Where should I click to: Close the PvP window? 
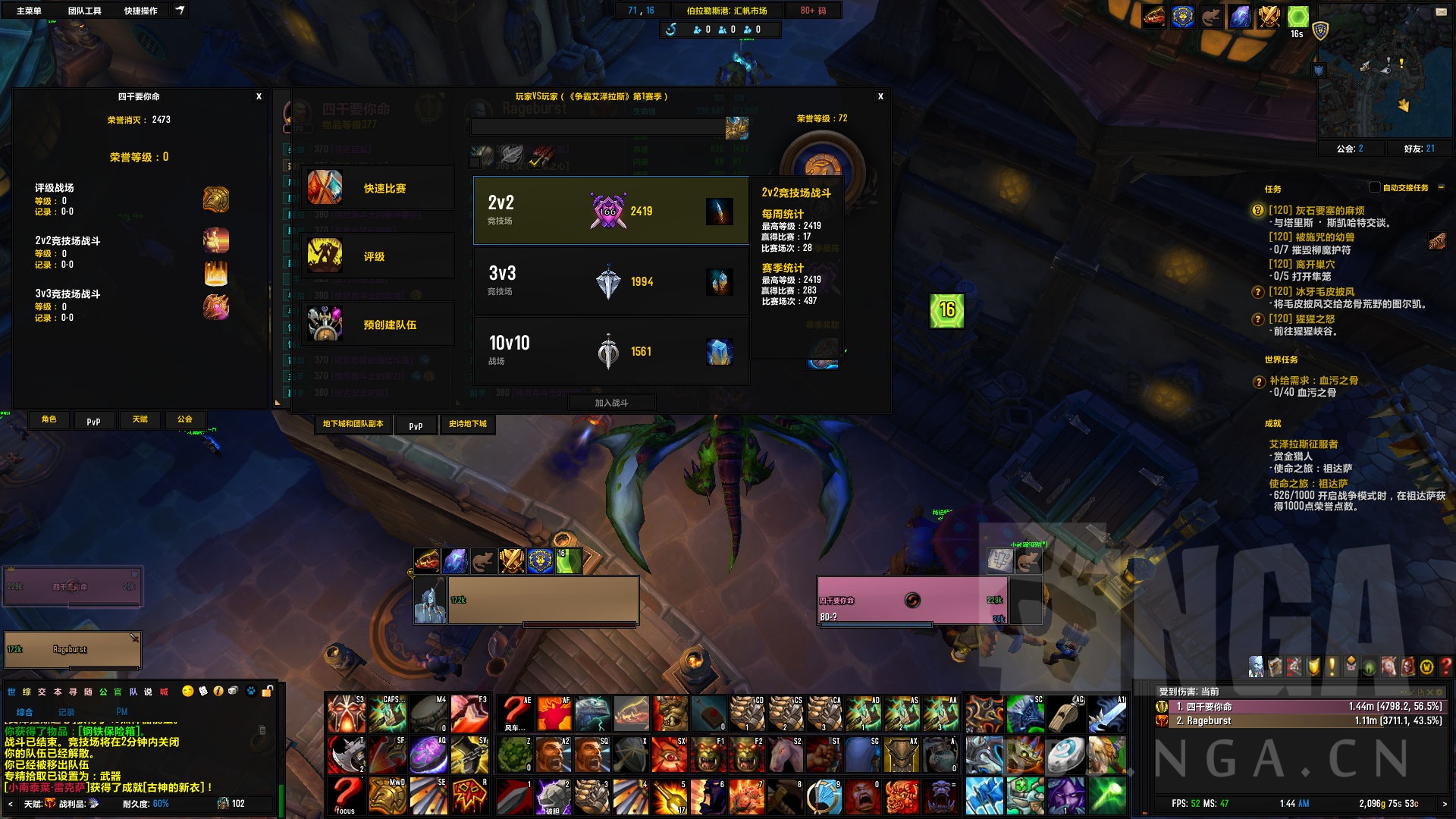880,96
